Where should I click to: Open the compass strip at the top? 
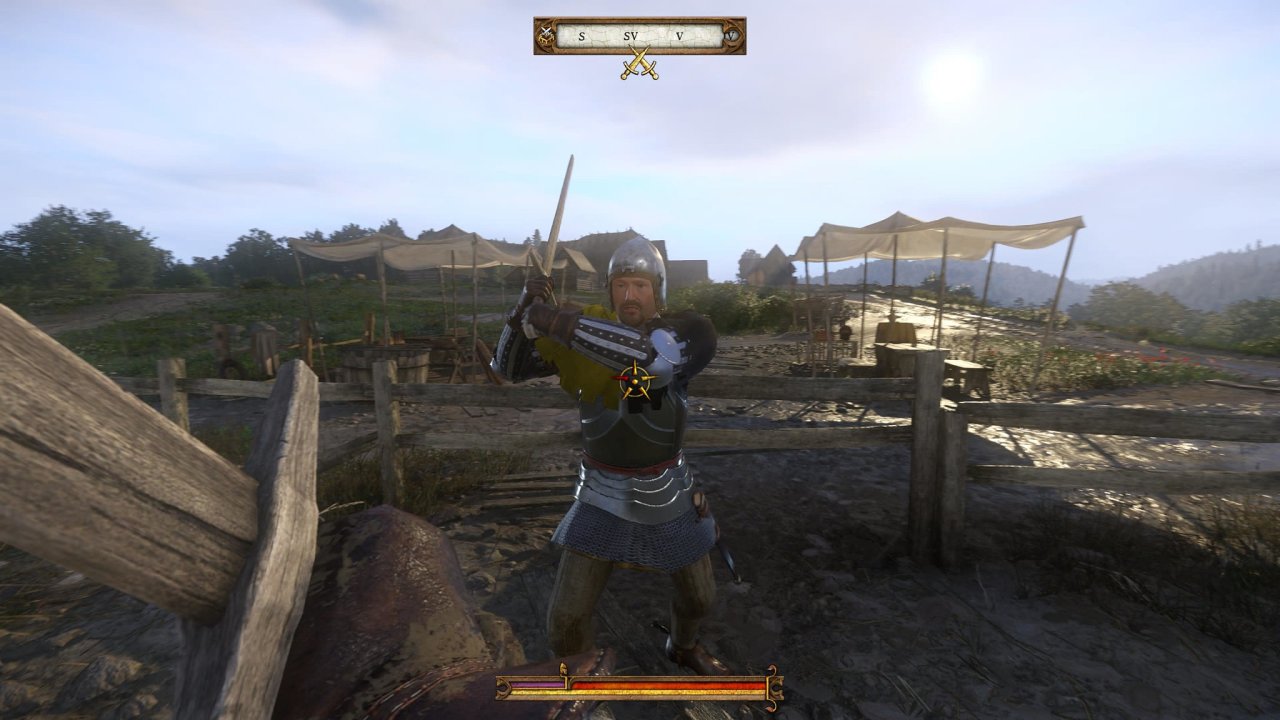(640, 36)
